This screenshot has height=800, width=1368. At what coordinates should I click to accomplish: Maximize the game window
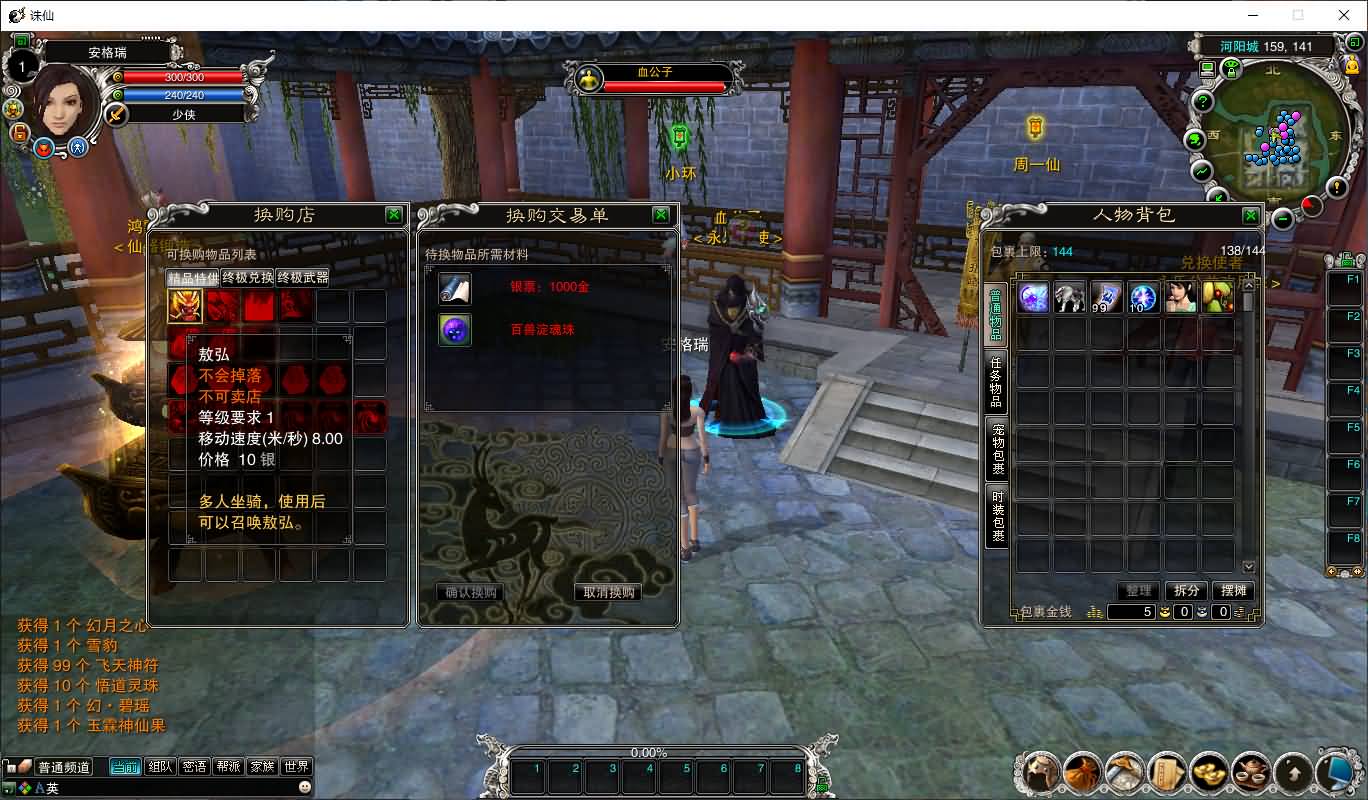[x=1298, y=15]
